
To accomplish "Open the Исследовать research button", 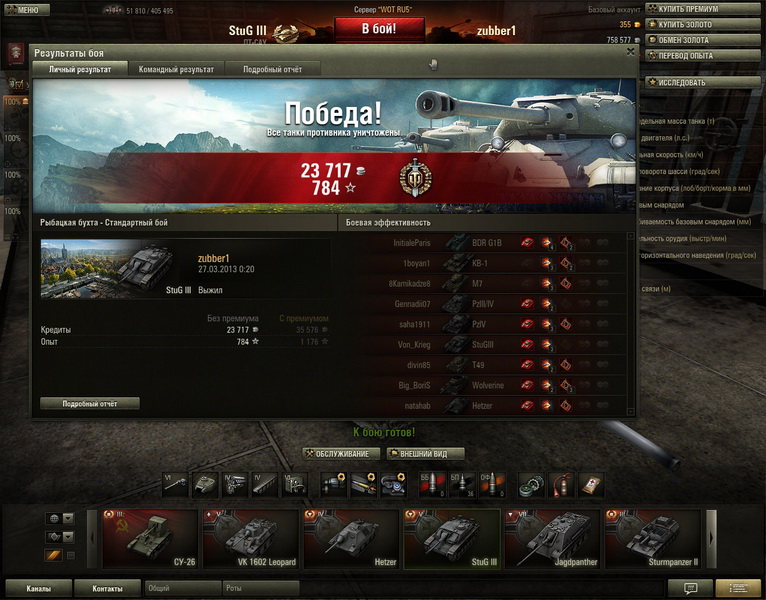I will (x=704, y=82).
